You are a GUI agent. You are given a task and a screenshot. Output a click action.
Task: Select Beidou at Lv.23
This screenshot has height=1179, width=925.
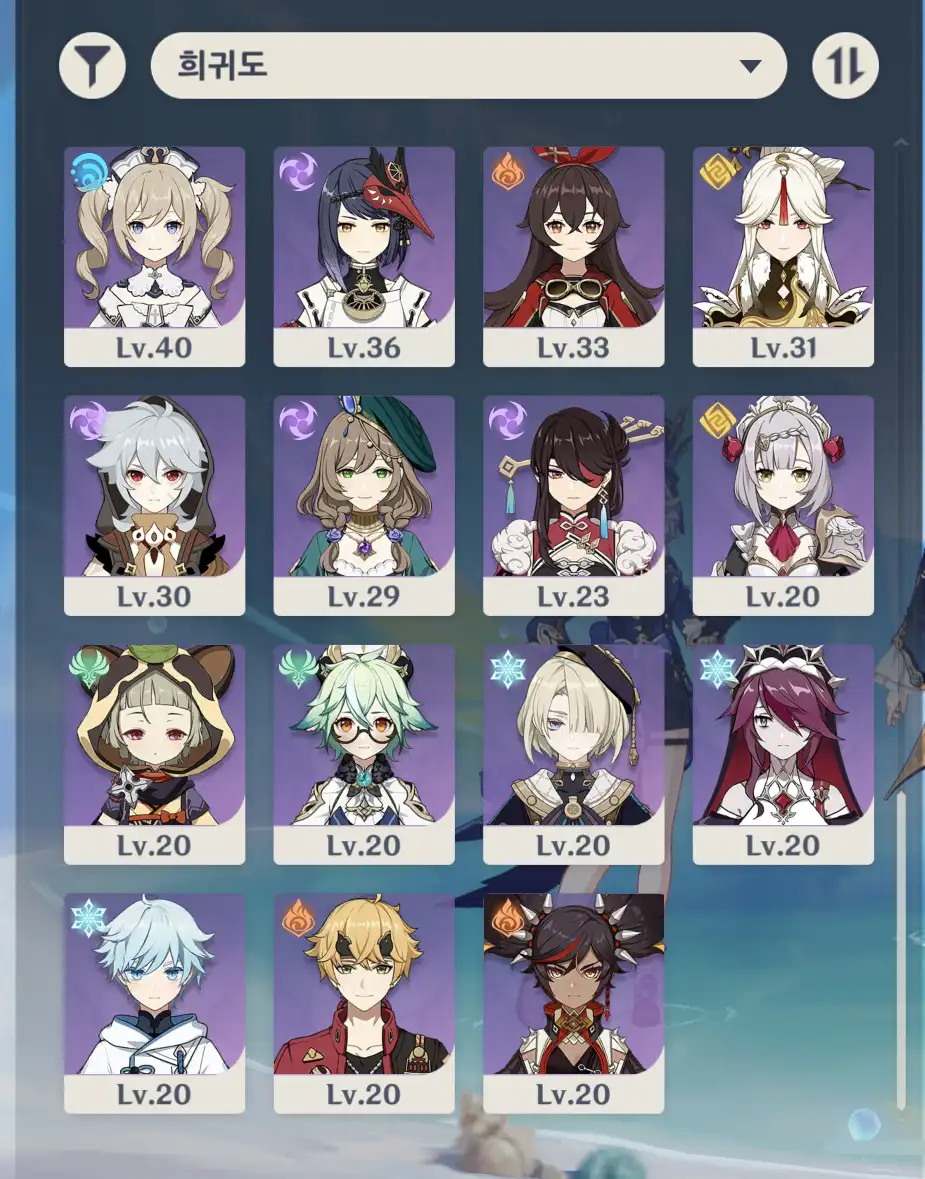coord(573,505)
